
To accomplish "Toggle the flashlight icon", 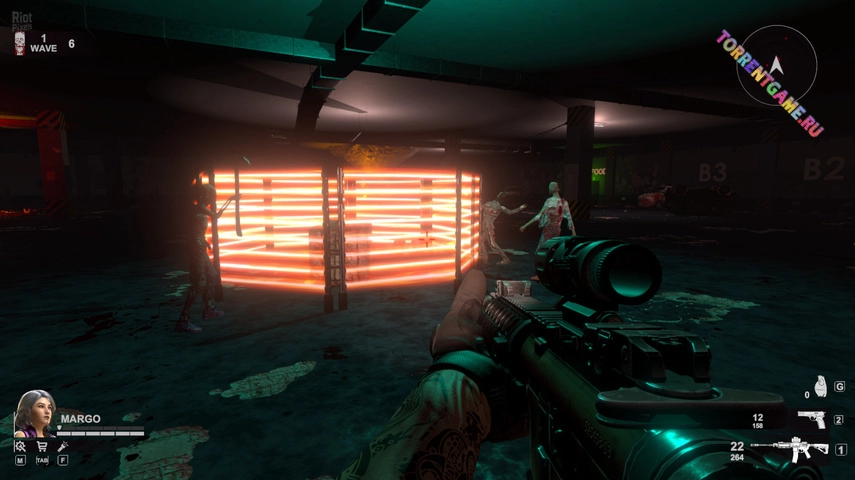I will [63, 446].
